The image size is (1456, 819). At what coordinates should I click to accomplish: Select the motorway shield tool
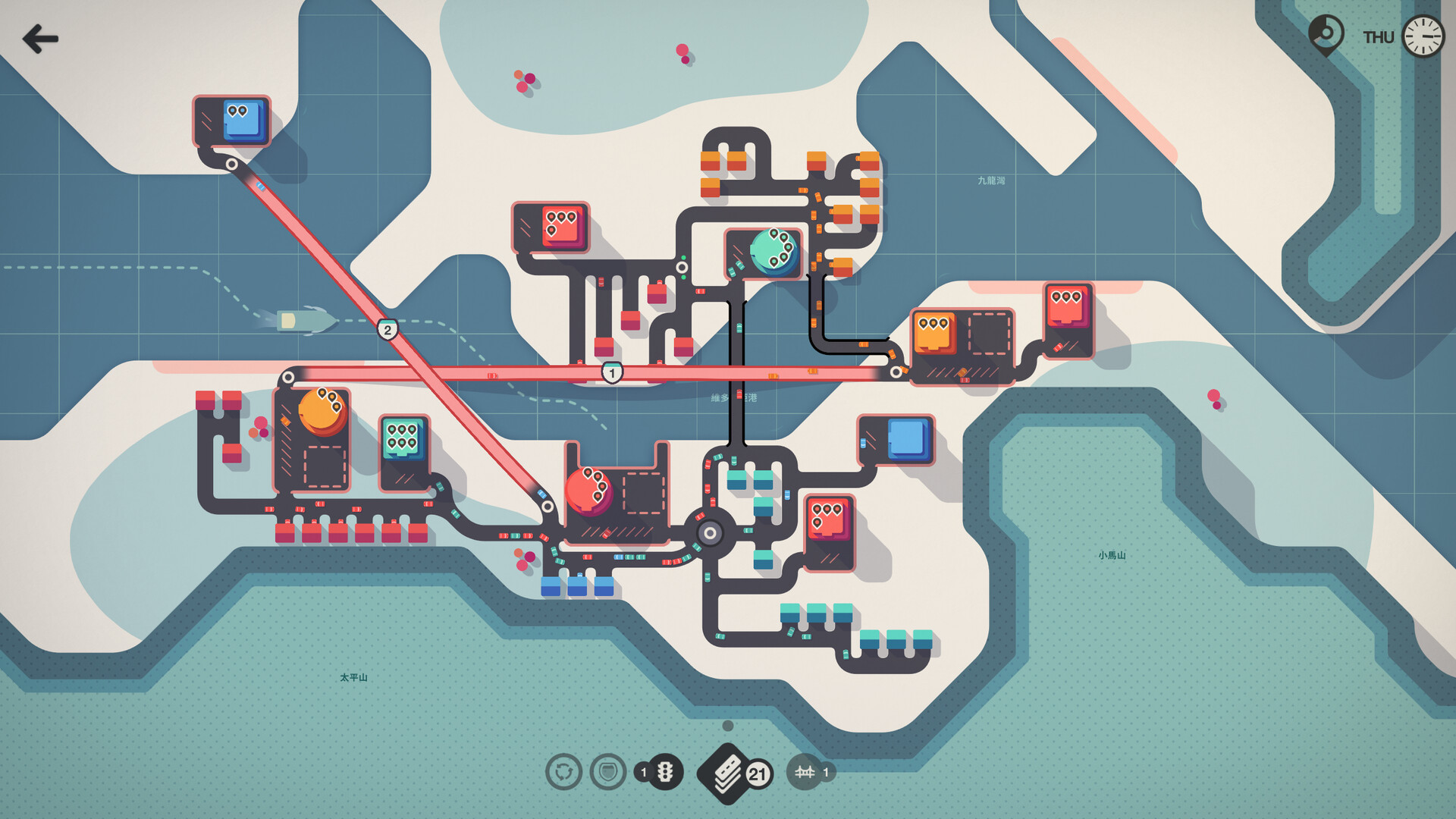(608, 772)
